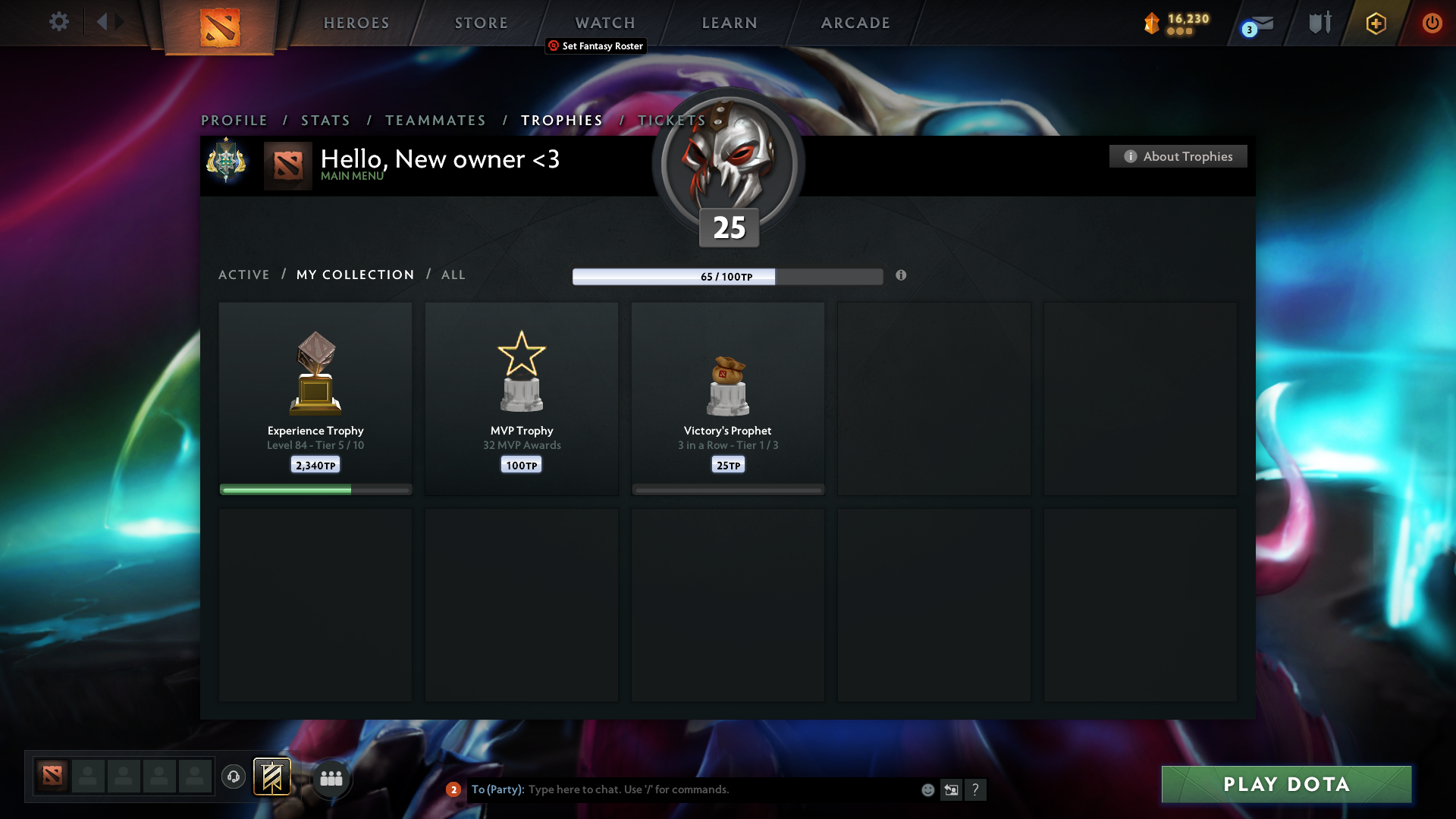Open the ARCADE menu
This screenshot has width=1456, height=819.
[855, 23]
